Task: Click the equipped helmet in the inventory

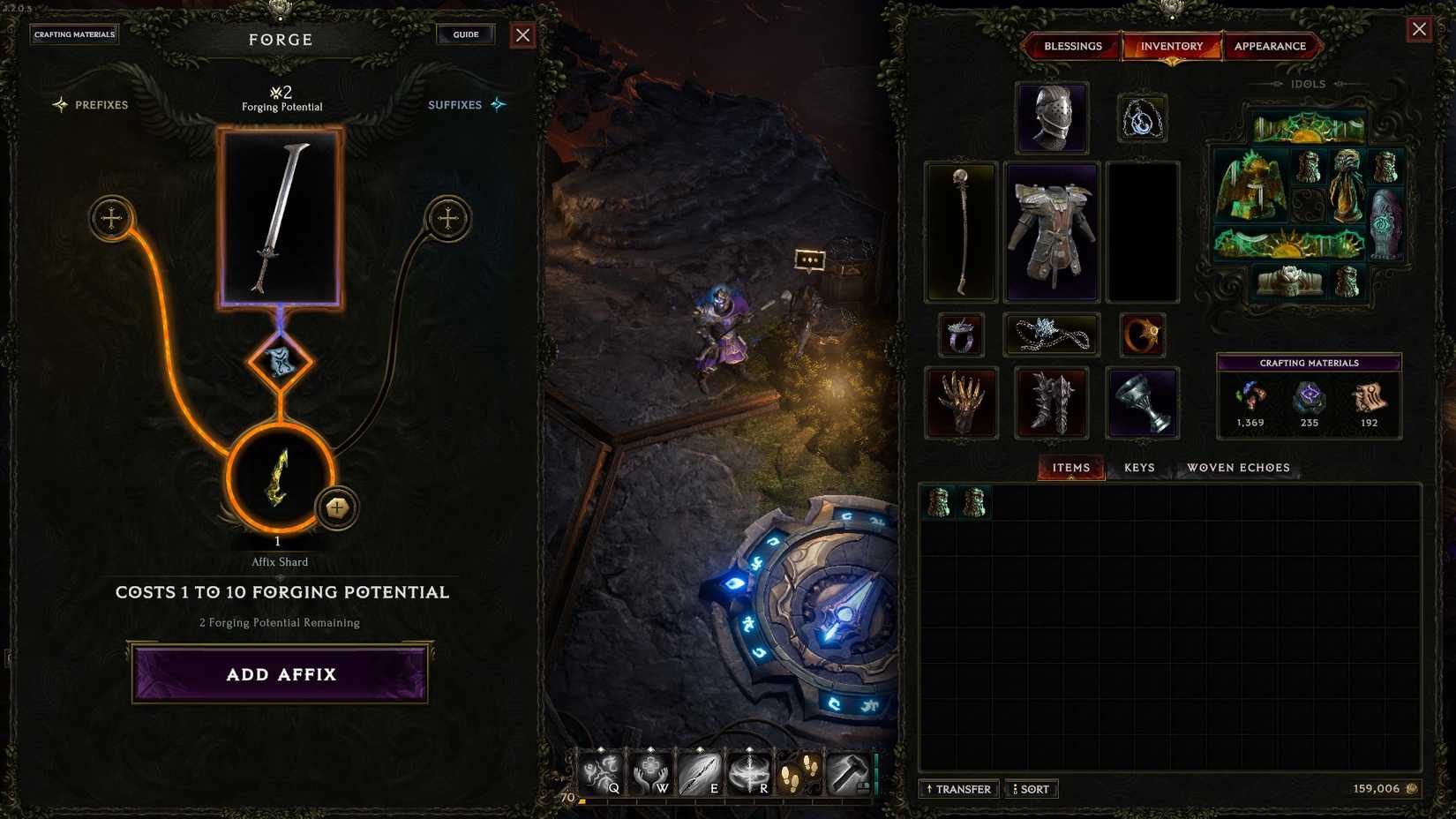Action: 1051,117
